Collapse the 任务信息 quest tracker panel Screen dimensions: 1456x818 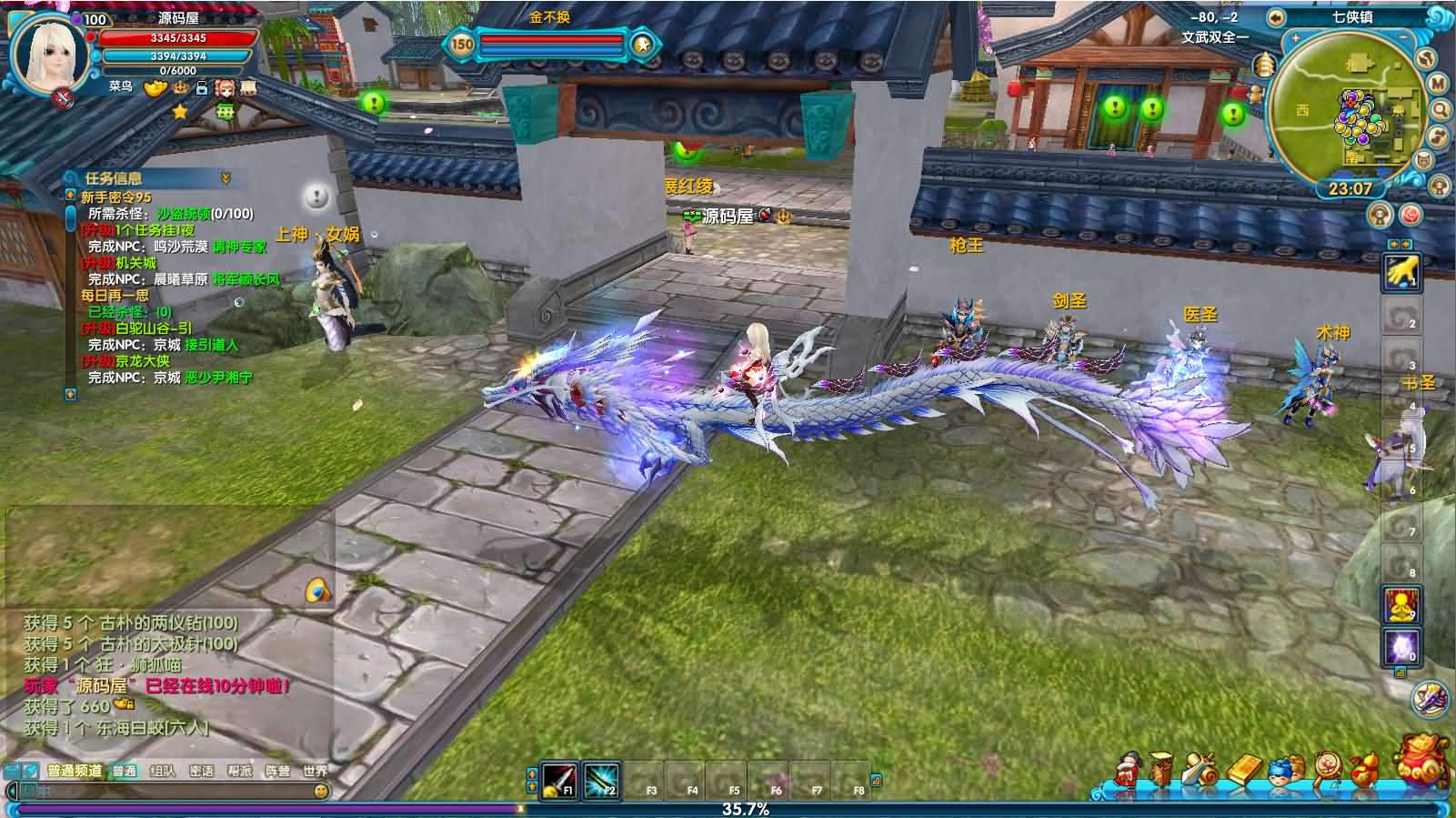pos(226,178)
